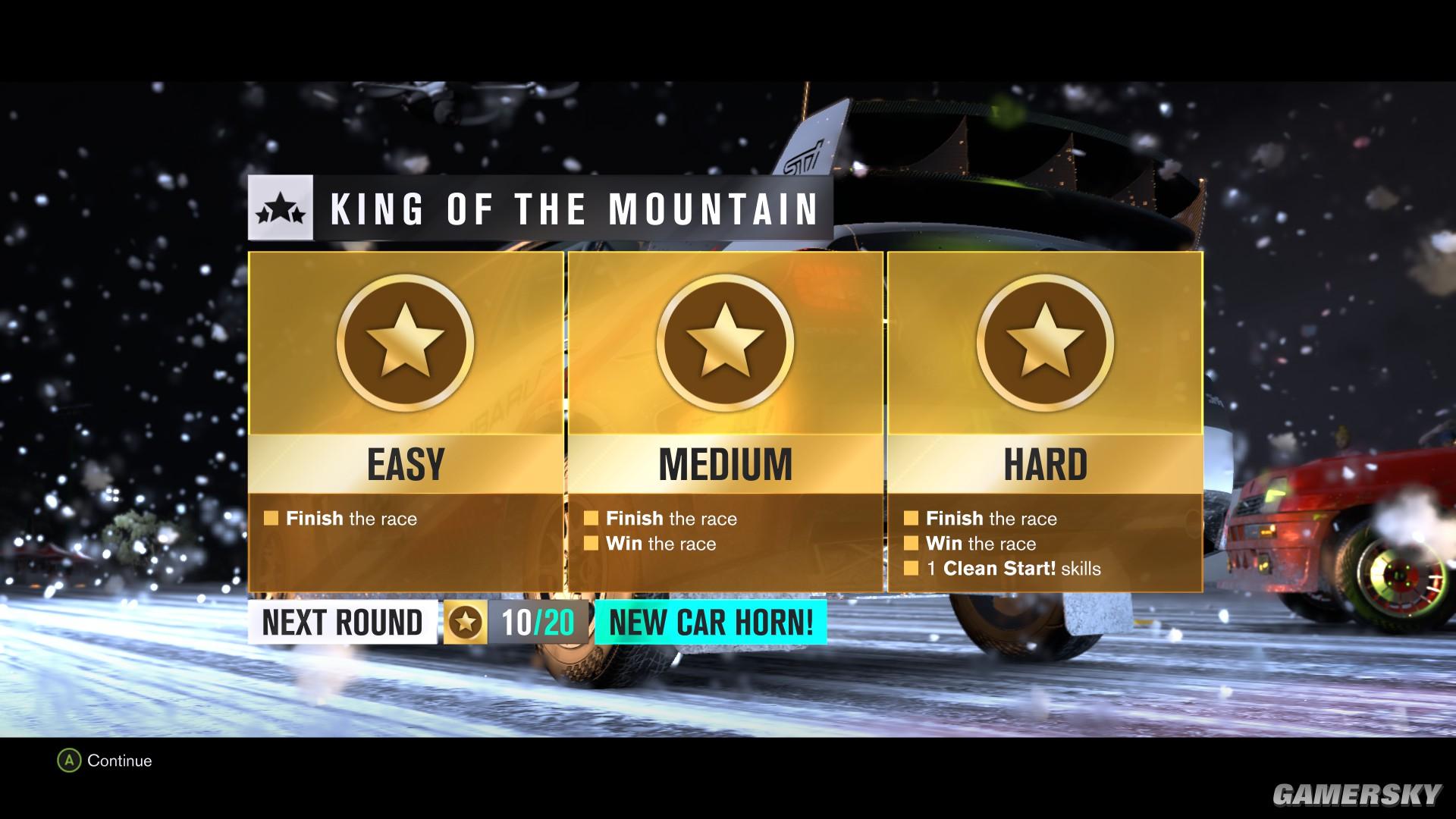The image size is (1456, 819).
Task: Pick the Hard difficulty card
Action: point(1045,421)
